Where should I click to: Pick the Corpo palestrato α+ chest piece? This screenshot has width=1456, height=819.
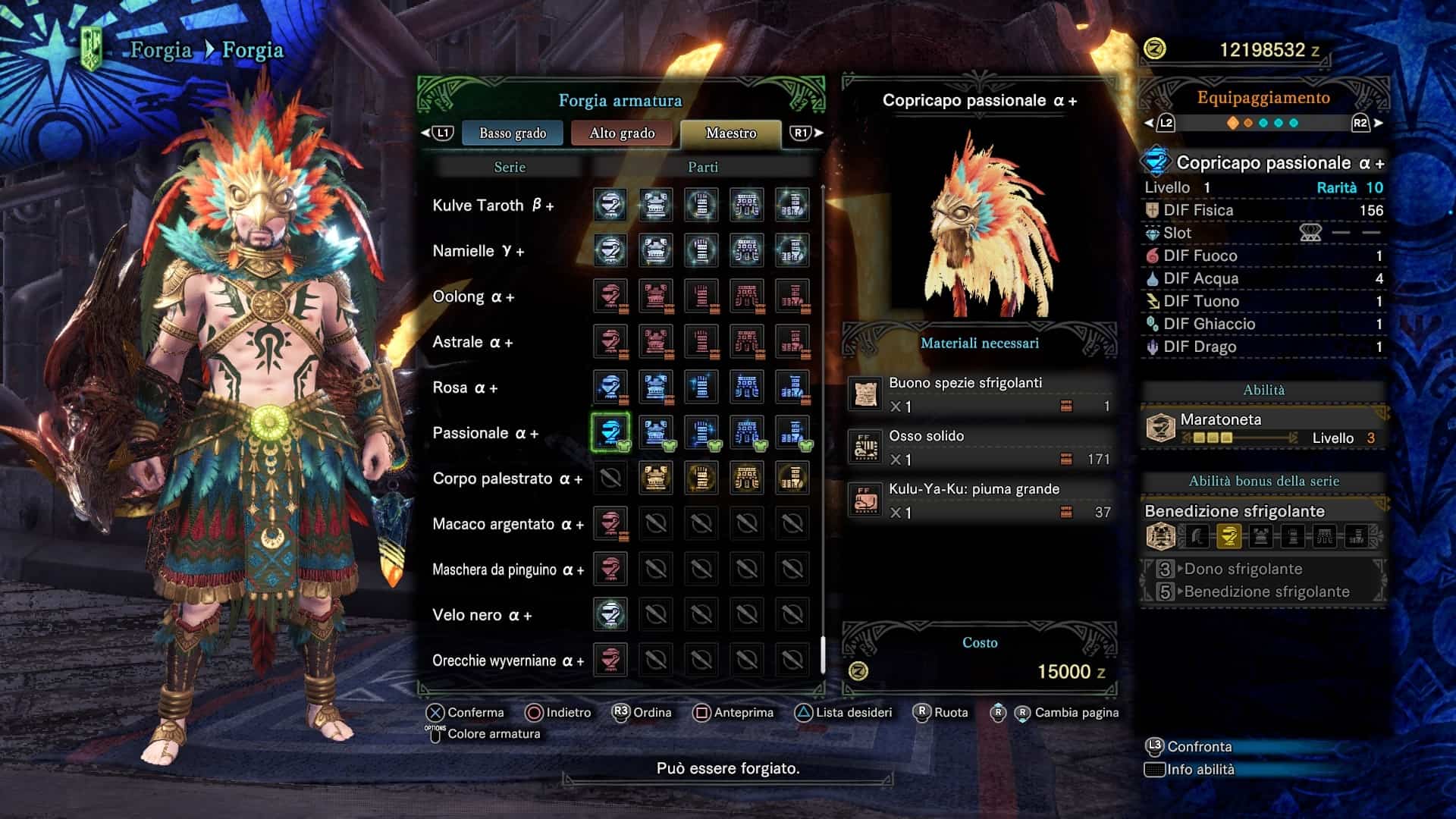[656, 478]
